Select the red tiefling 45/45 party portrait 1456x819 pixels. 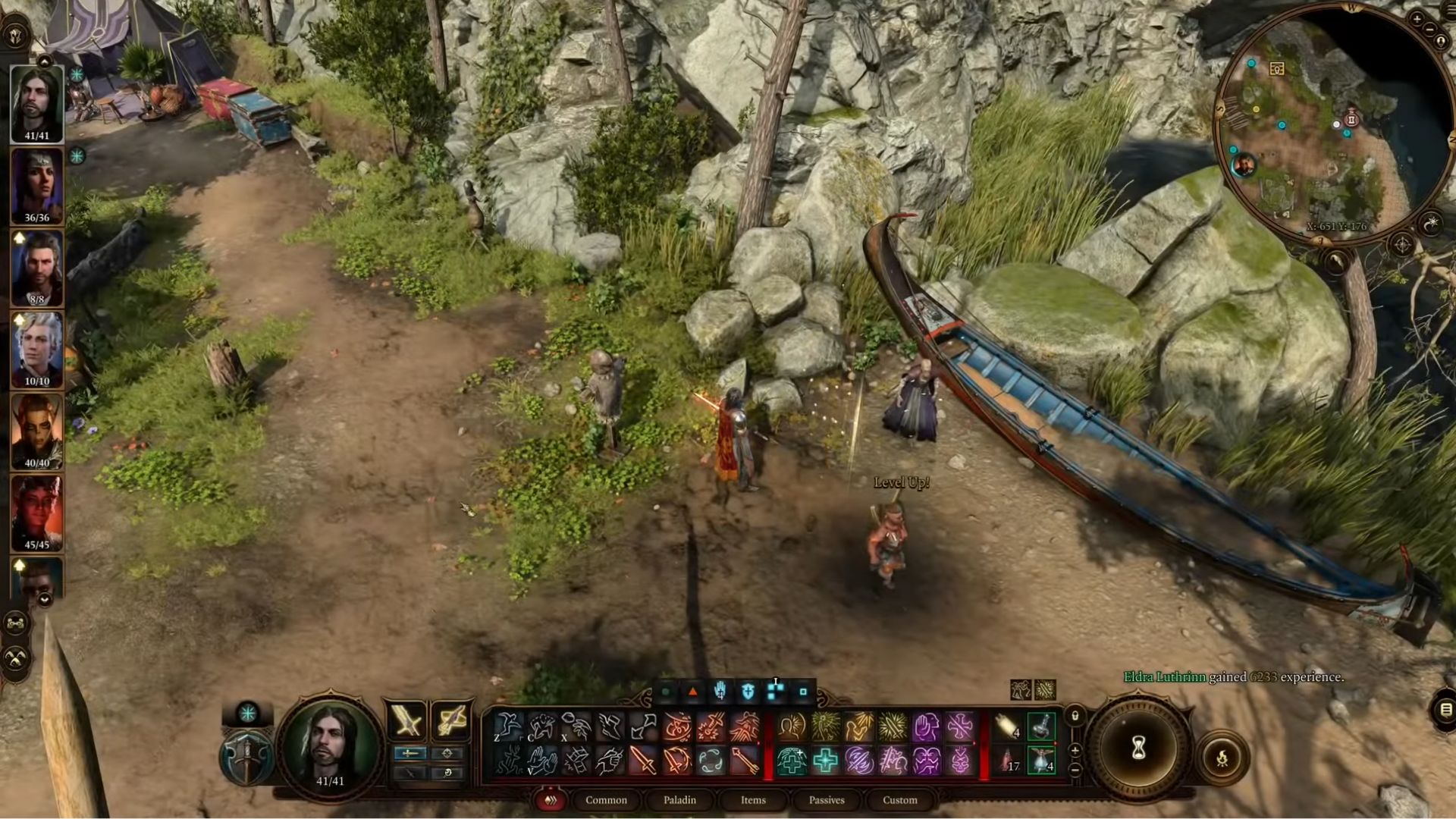point(36,513)
